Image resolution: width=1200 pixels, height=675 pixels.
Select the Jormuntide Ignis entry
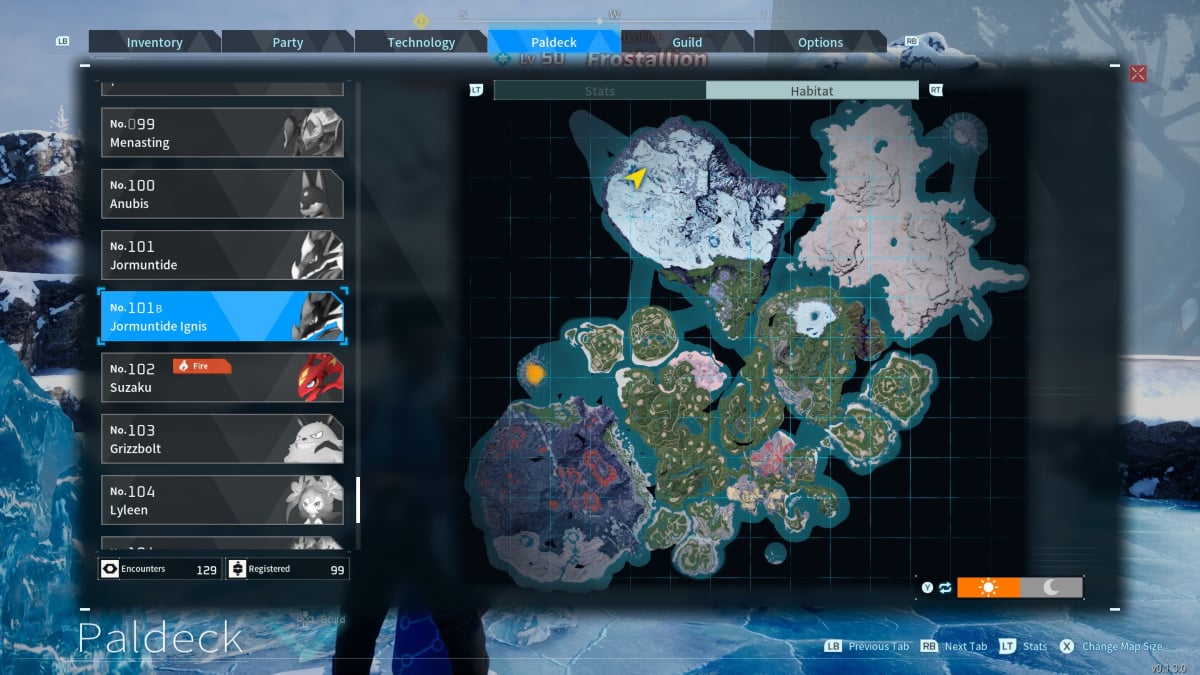coord(222,316)
